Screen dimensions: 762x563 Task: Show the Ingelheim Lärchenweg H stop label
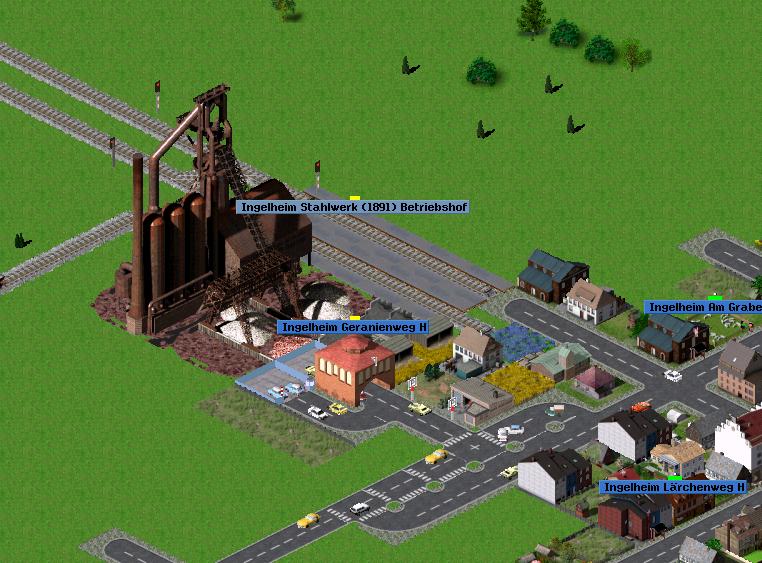coord(673,487)
